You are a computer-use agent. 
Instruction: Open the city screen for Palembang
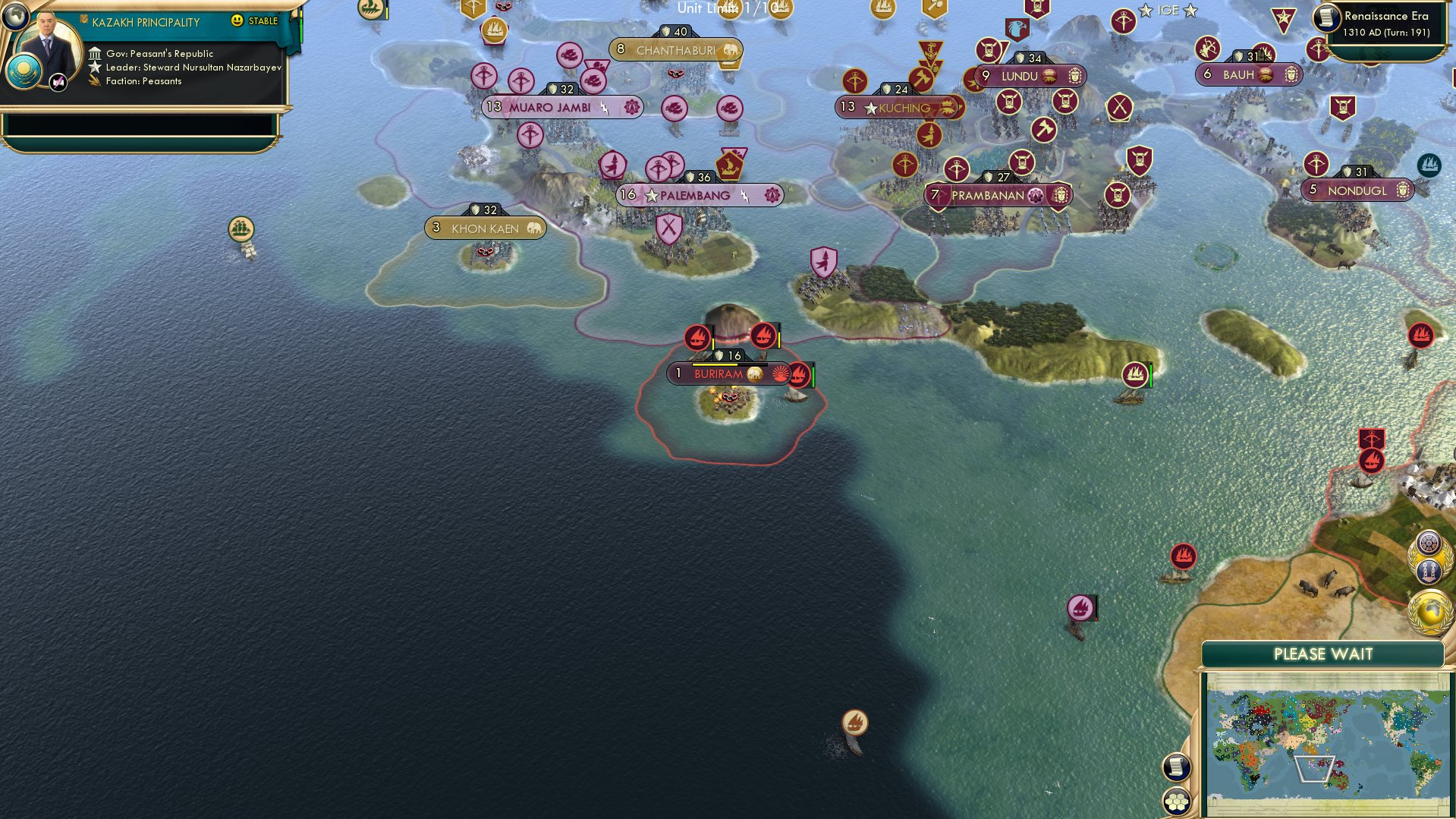[697, 195]
